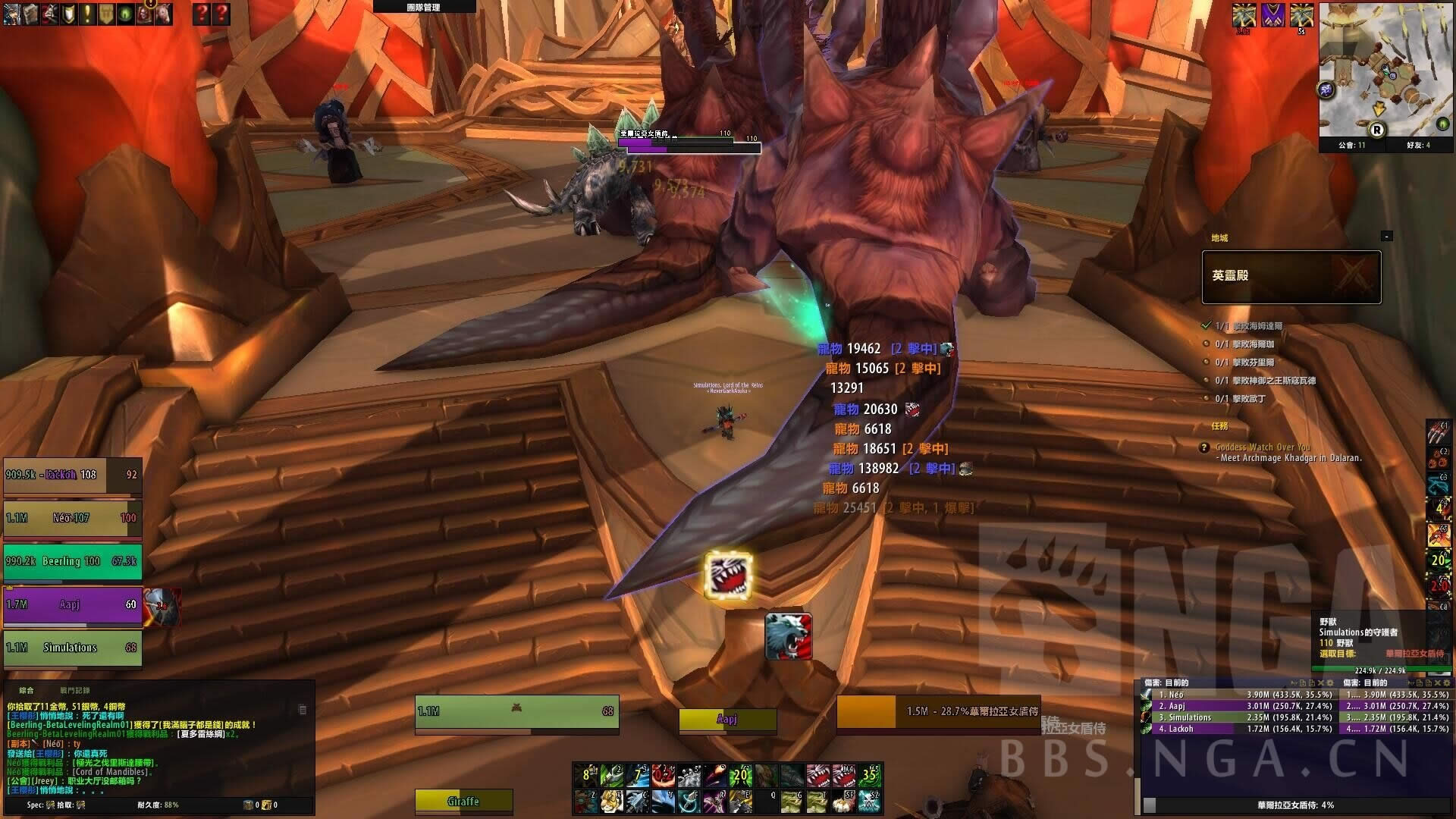Click the Cord of Mandibles loot link

(111, 772)
